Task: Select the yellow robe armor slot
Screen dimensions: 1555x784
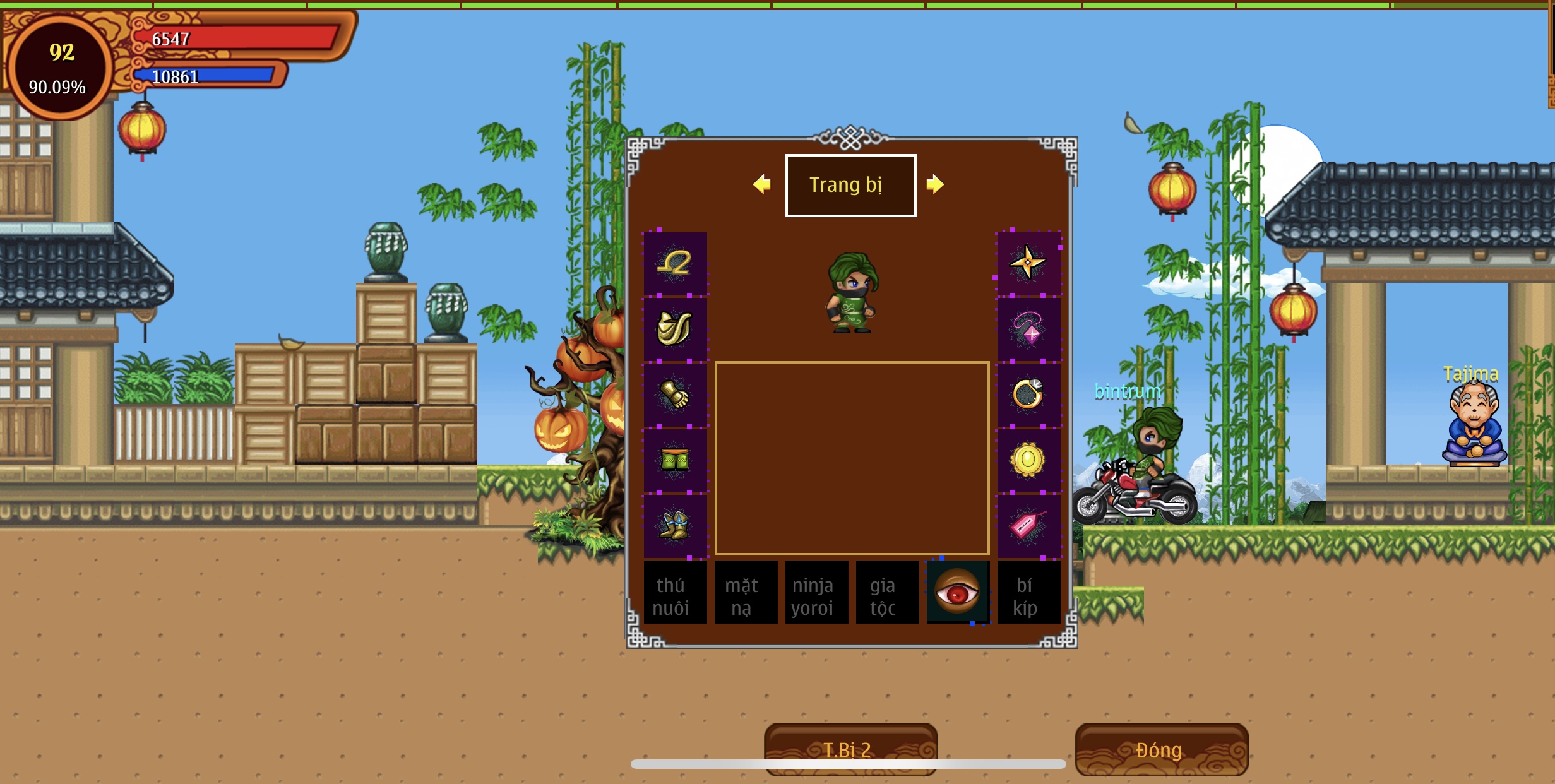Action: [x=675, y=329]
